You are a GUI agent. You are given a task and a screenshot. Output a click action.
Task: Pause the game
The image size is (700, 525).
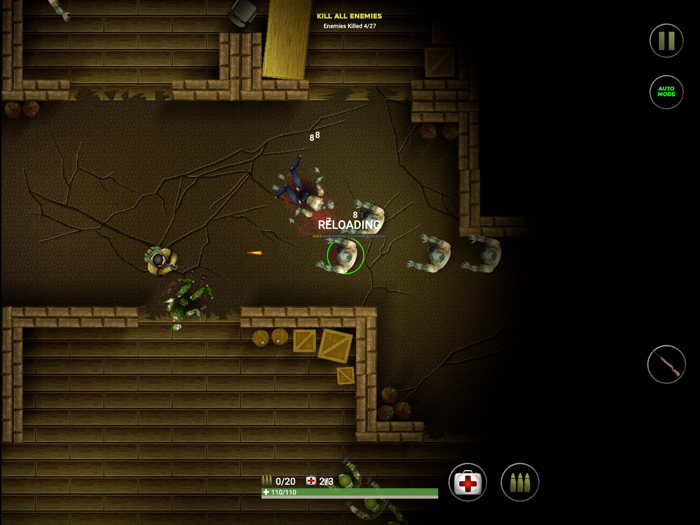pyautogui.click(x=666, y=40)
